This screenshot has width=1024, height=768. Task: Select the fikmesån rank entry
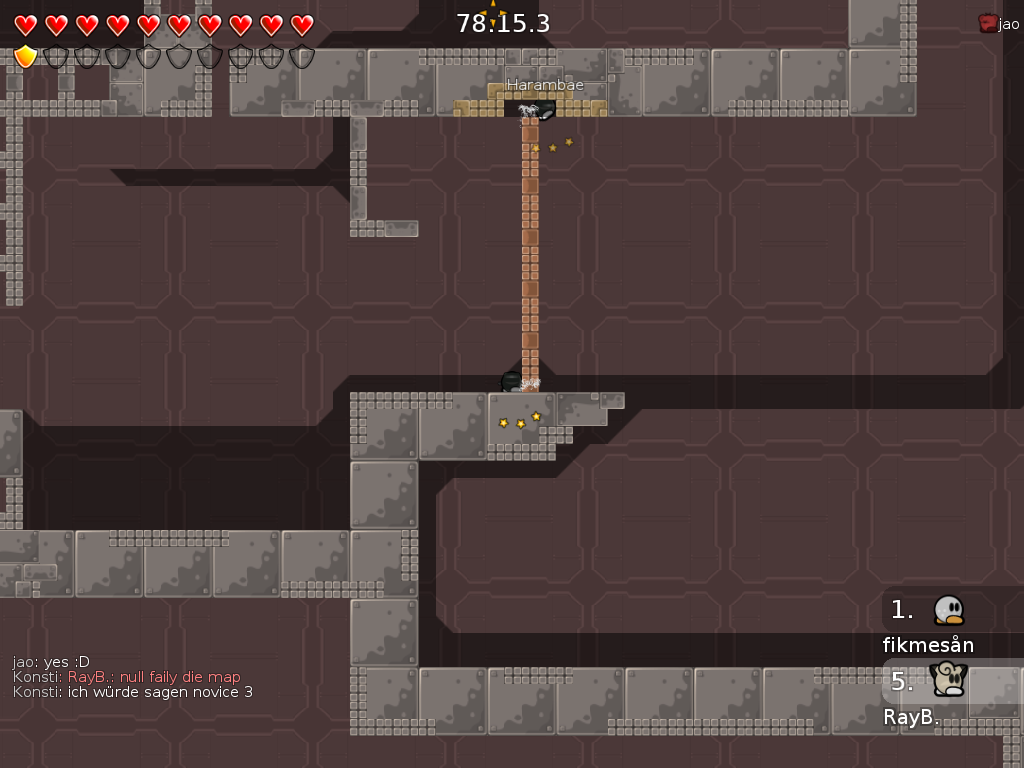click(x=930, y=623)
